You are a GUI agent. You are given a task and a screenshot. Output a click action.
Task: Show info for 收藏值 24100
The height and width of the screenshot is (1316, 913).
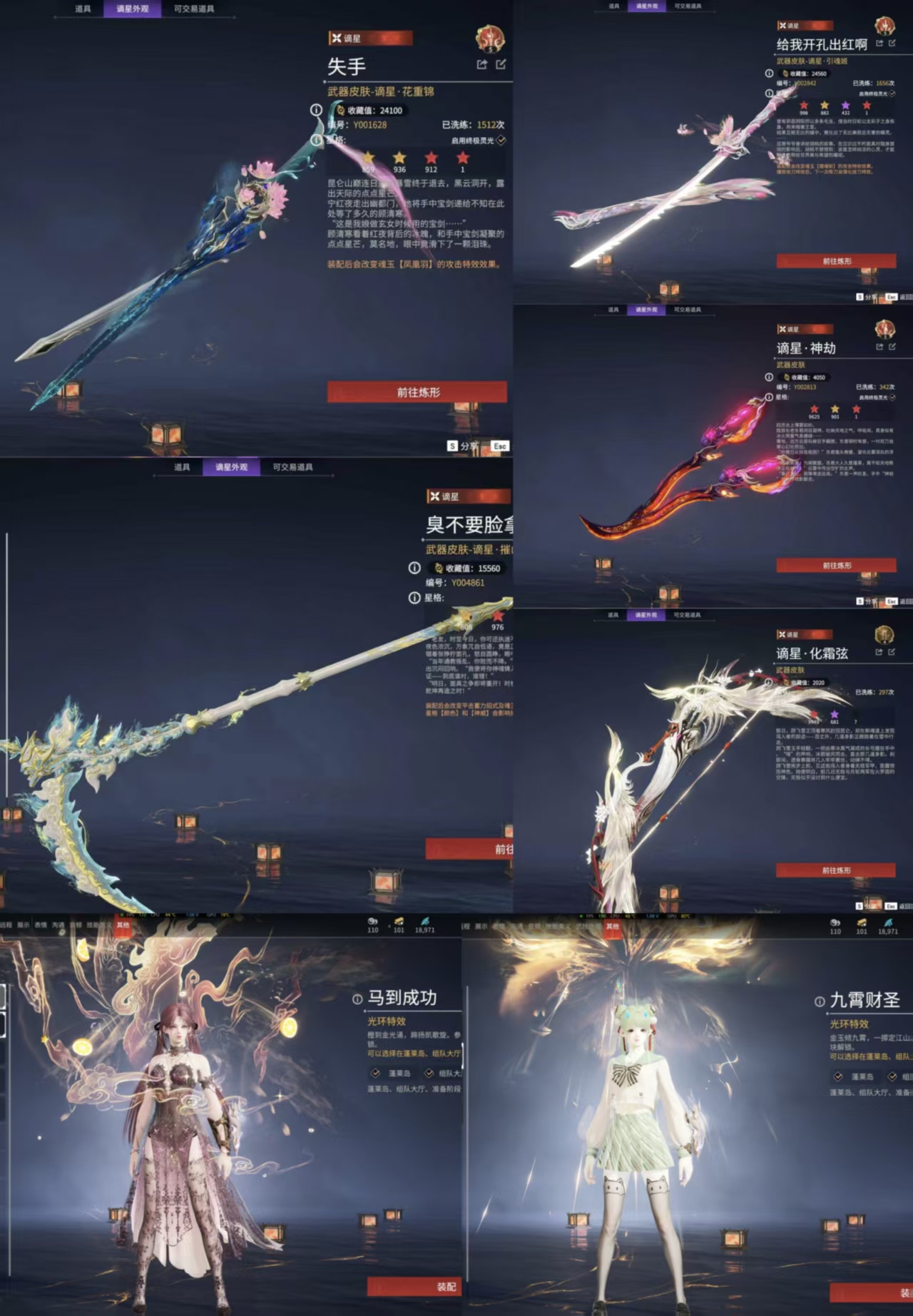point(316,110)
